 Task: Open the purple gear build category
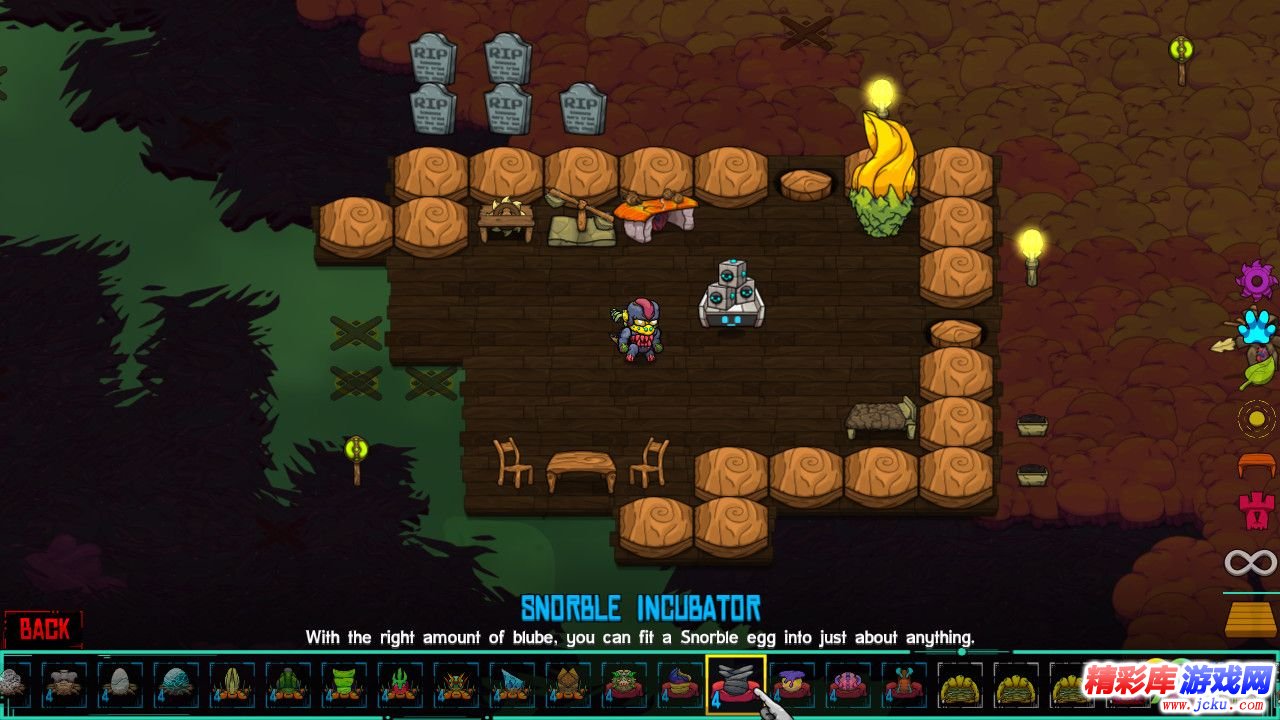click(x=1256, y=280)
